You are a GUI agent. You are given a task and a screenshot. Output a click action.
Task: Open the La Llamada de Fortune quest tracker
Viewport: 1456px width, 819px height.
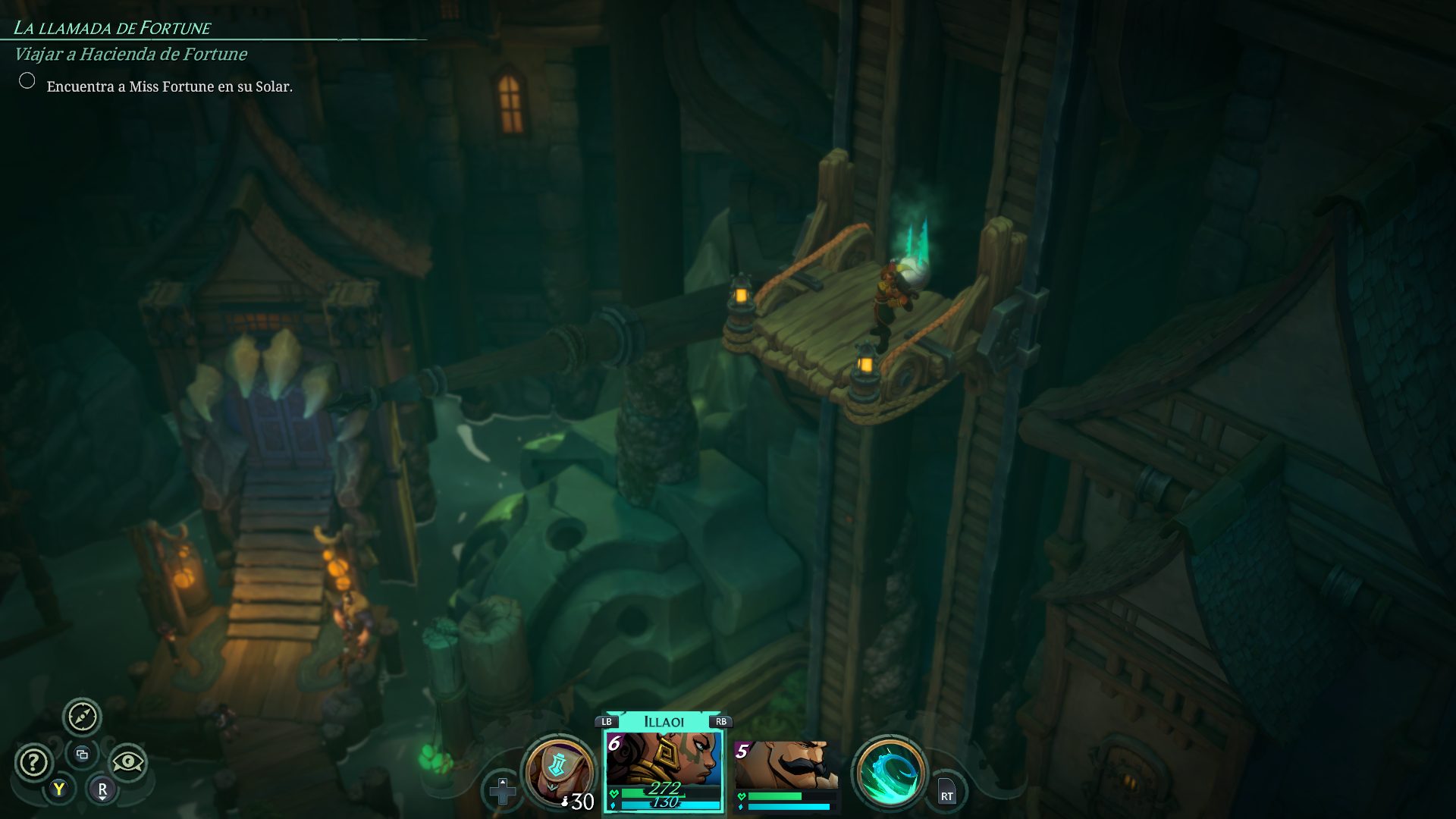pyautogui.click(x=112, y=29)
